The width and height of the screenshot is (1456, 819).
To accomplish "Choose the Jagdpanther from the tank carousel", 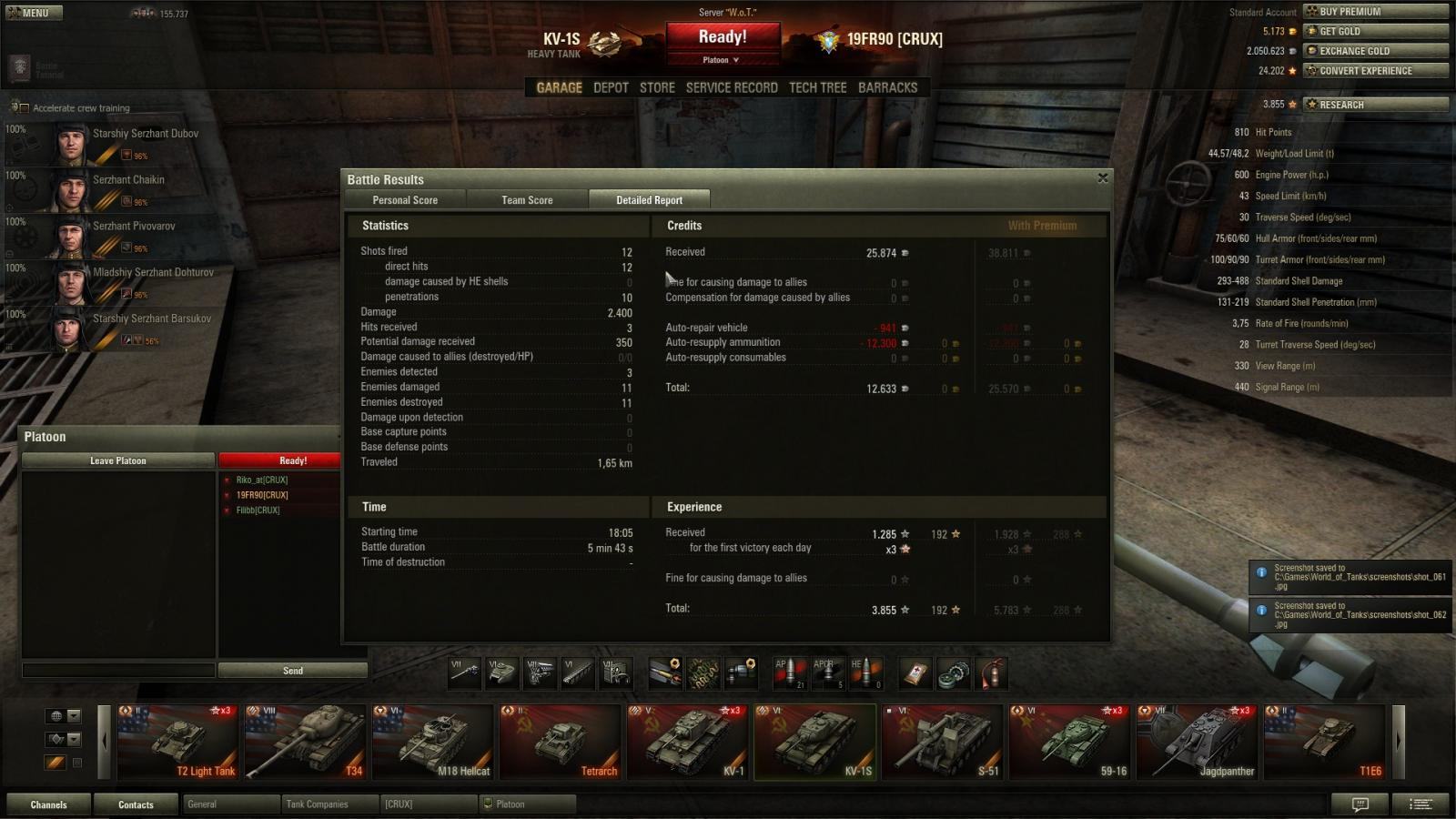I will (x=1197, y=742).
